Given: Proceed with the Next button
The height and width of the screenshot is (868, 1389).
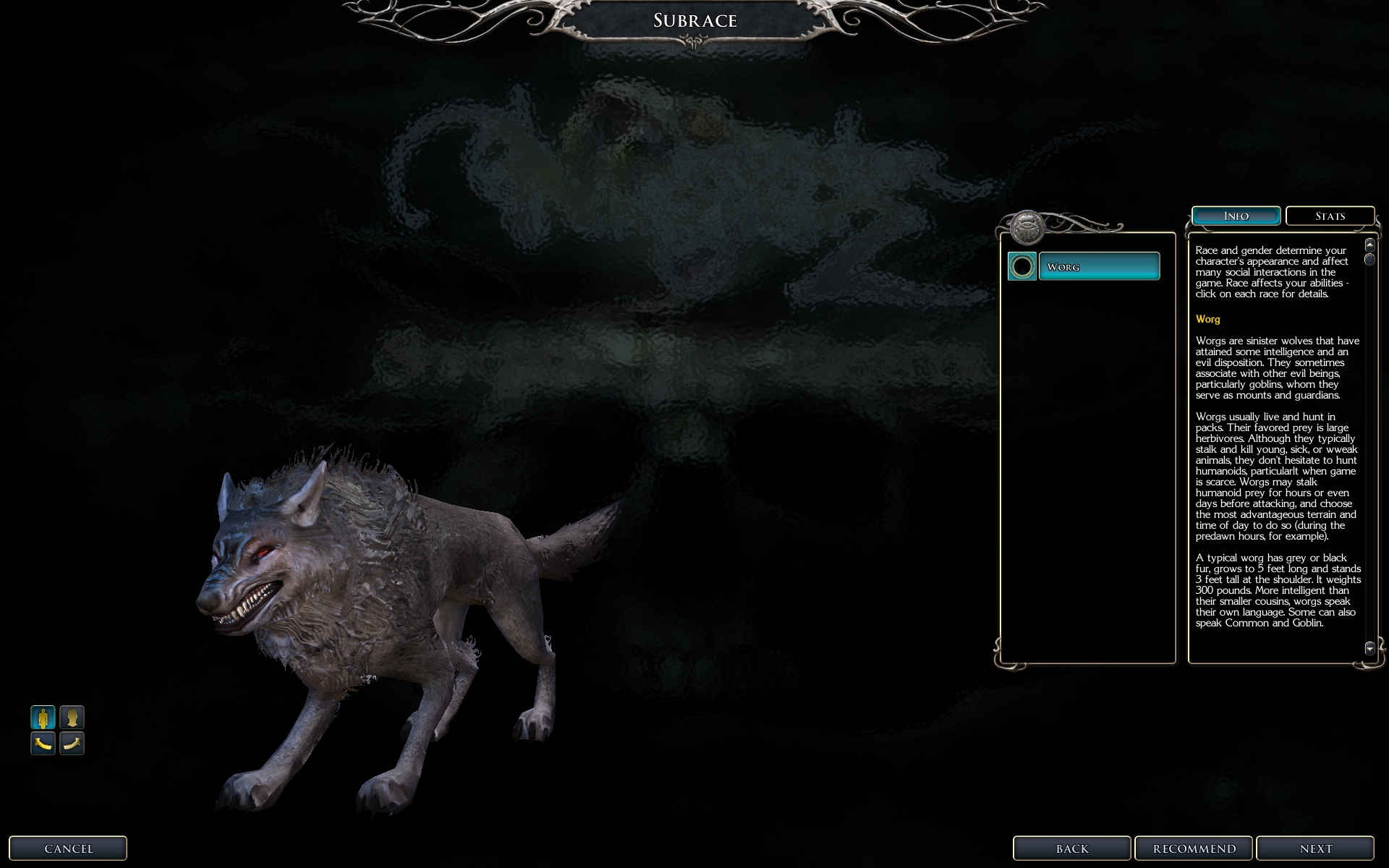Looking at the screenshot, I should click(1314, 848).
